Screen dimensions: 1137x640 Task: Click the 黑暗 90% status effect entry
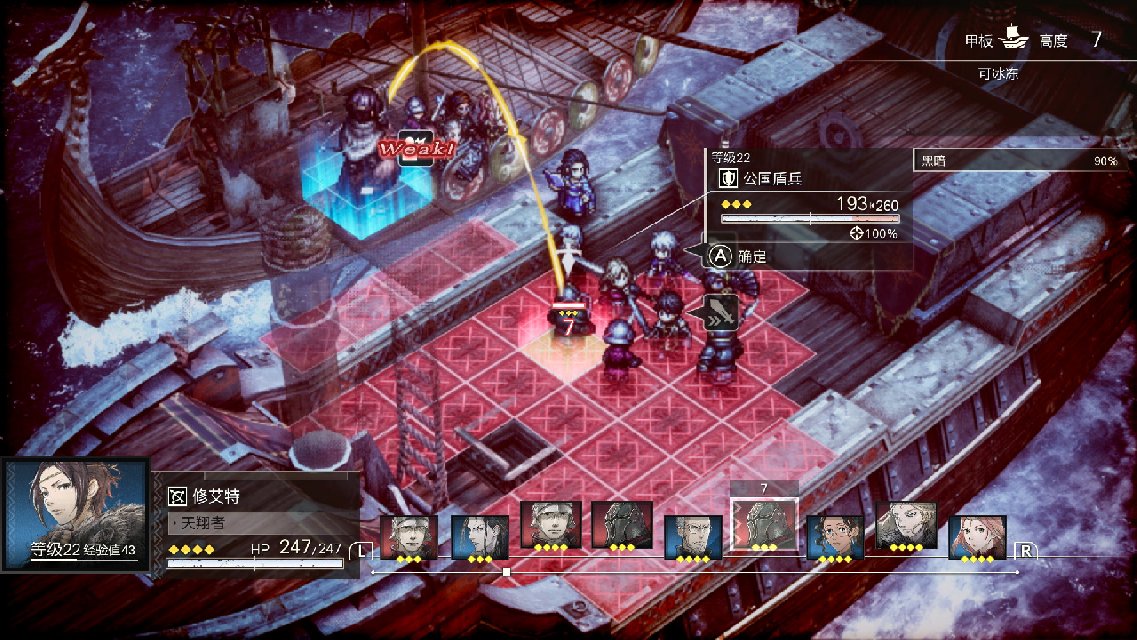pyautogui.click(x=1018, y=160)
